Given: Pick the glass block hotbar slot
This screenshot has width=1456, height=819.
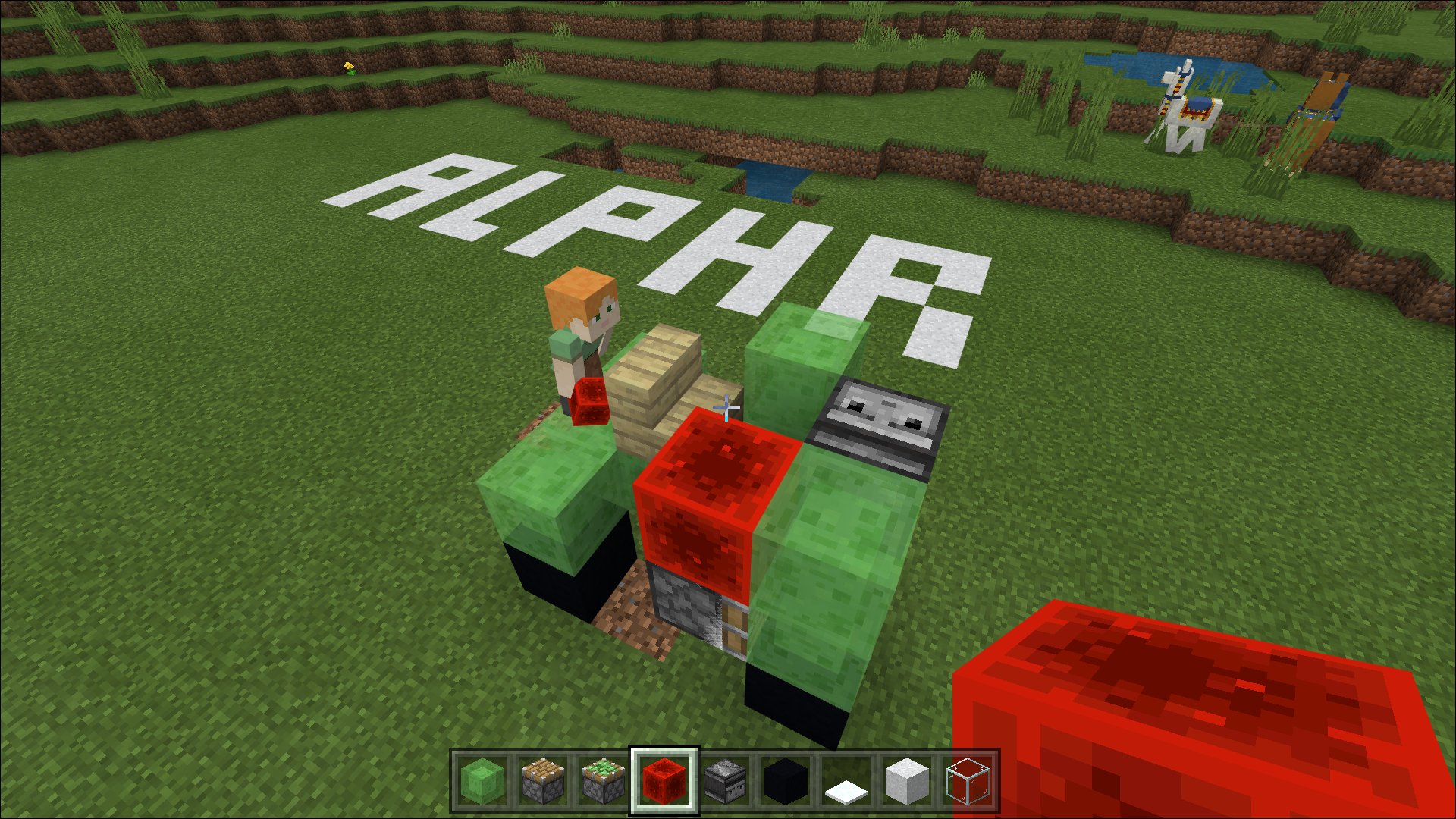Looking at the screenshot, I should (968, 782).
